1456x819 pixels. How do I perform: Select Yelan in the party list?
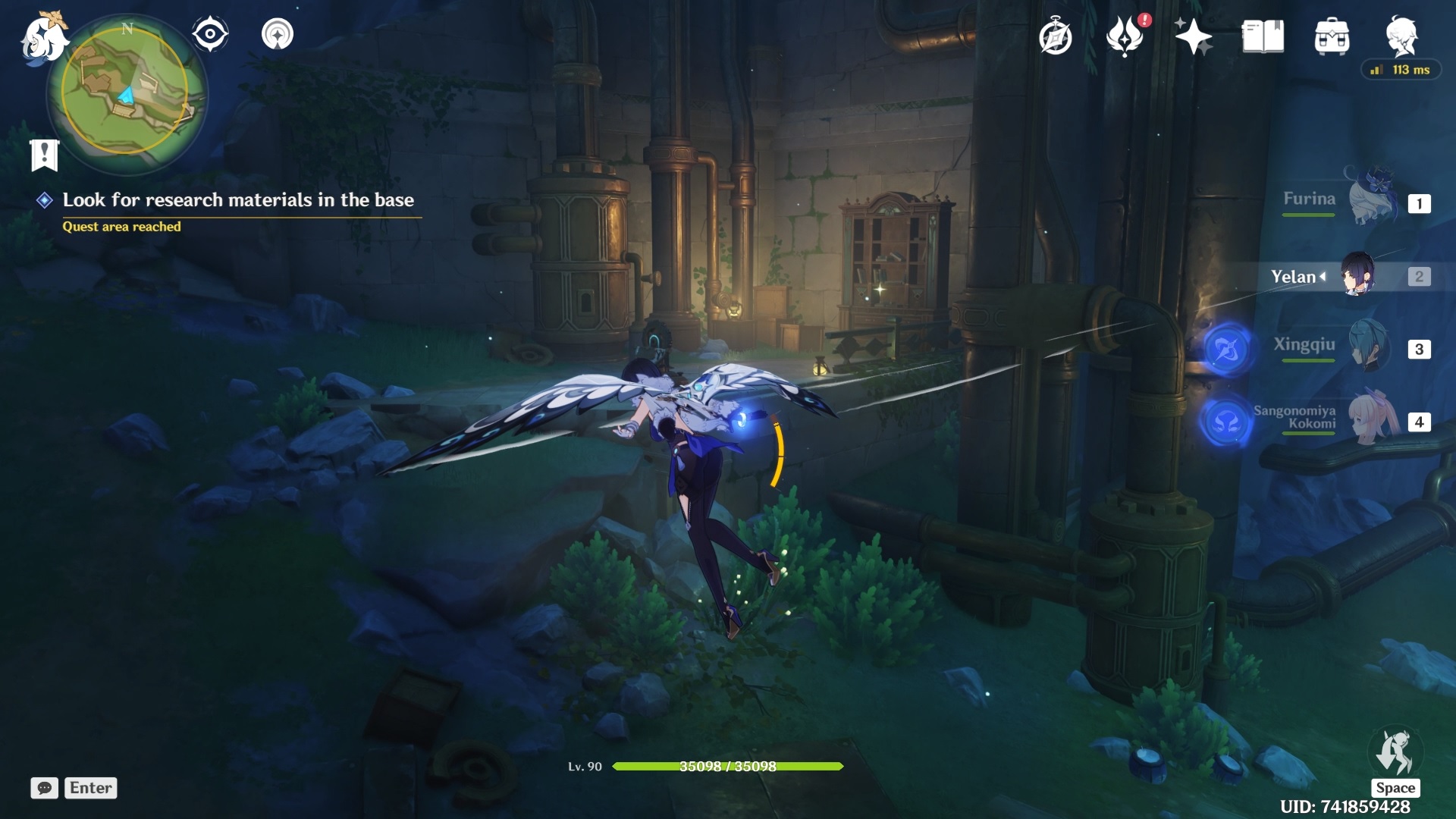1357,276
